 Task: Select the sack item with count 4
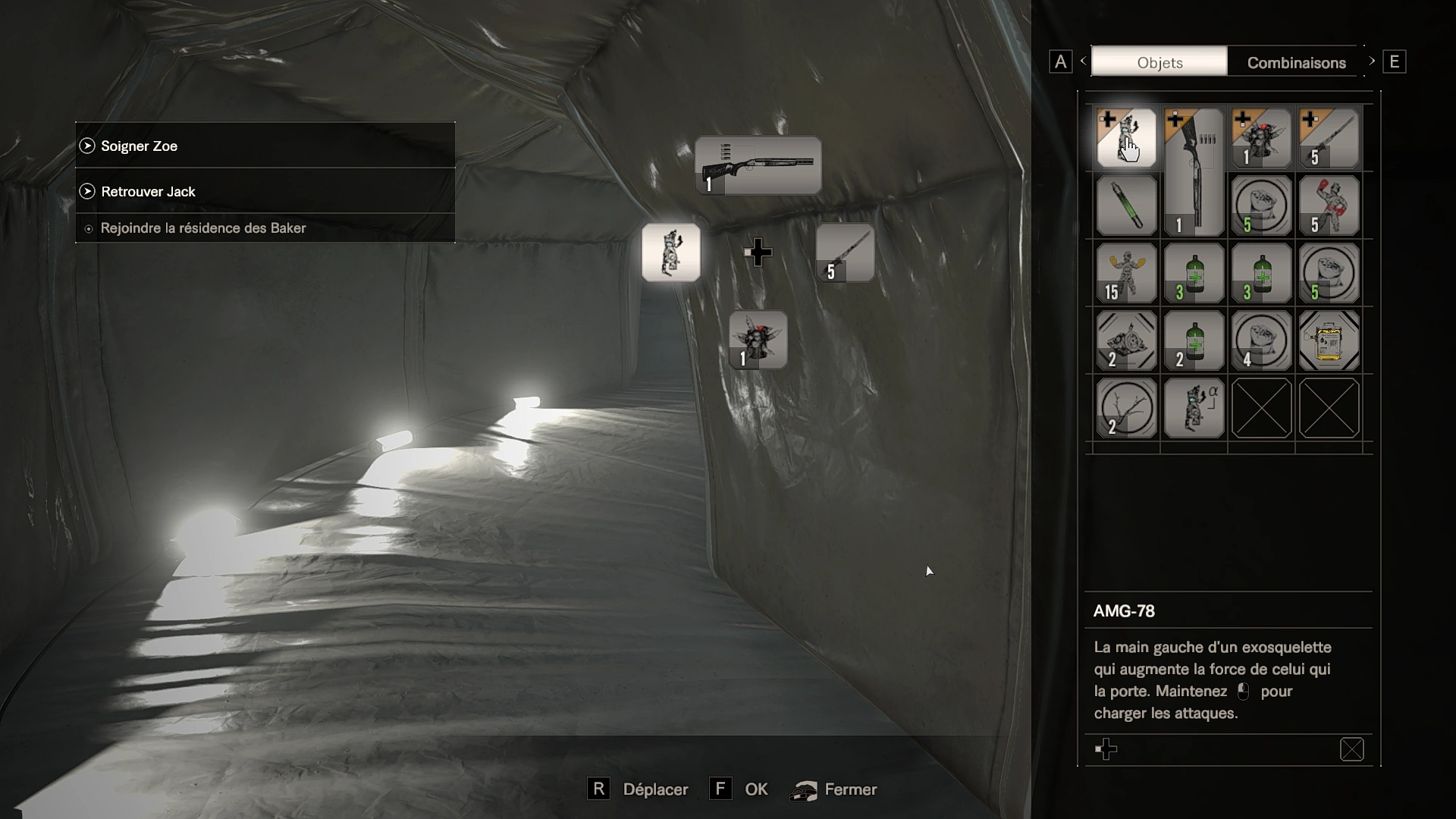click(x=1261, y=340)
